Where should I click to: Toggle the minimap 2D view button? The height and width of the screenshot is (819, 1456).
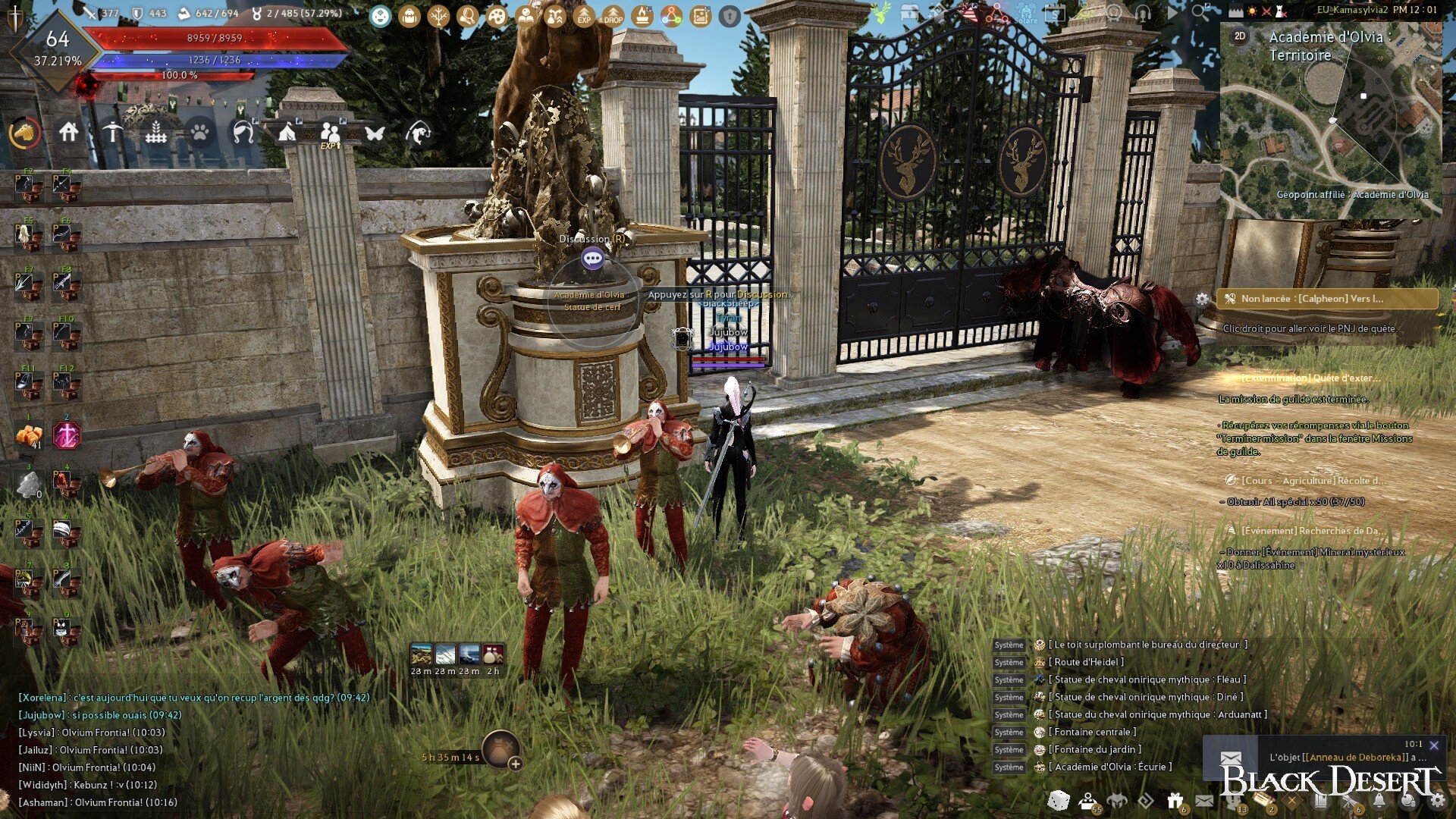[x=1240, y=36]
